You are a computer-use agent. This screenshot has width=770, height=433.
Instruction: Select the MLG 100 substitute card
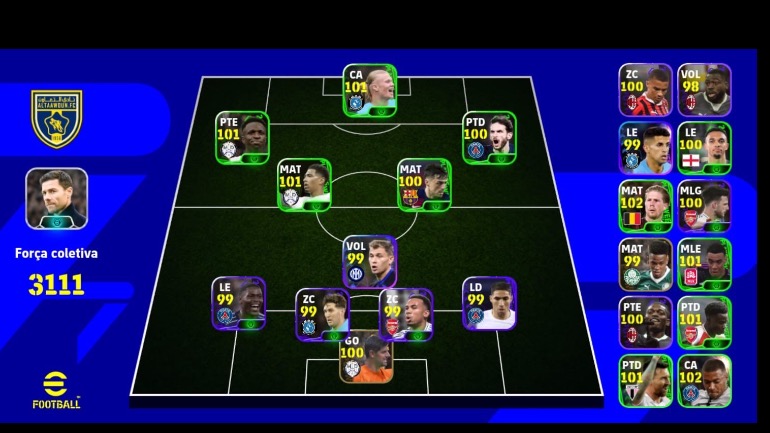click(x=704, y=206)
